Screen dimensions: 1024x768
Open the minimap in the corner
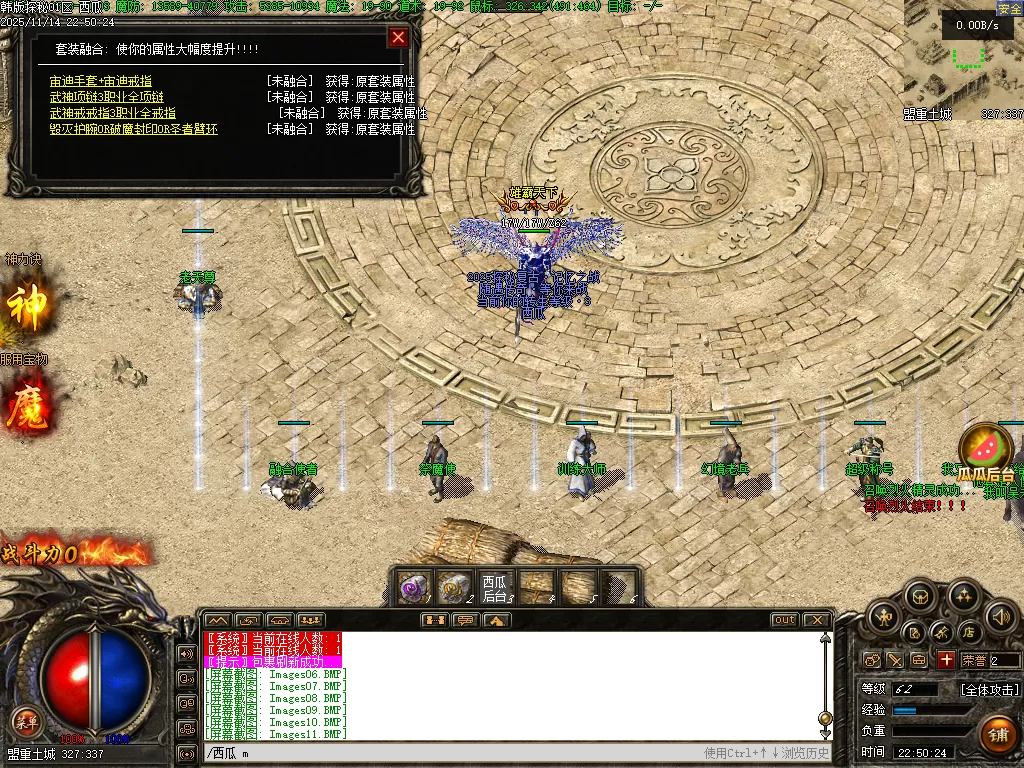point(963,60)
